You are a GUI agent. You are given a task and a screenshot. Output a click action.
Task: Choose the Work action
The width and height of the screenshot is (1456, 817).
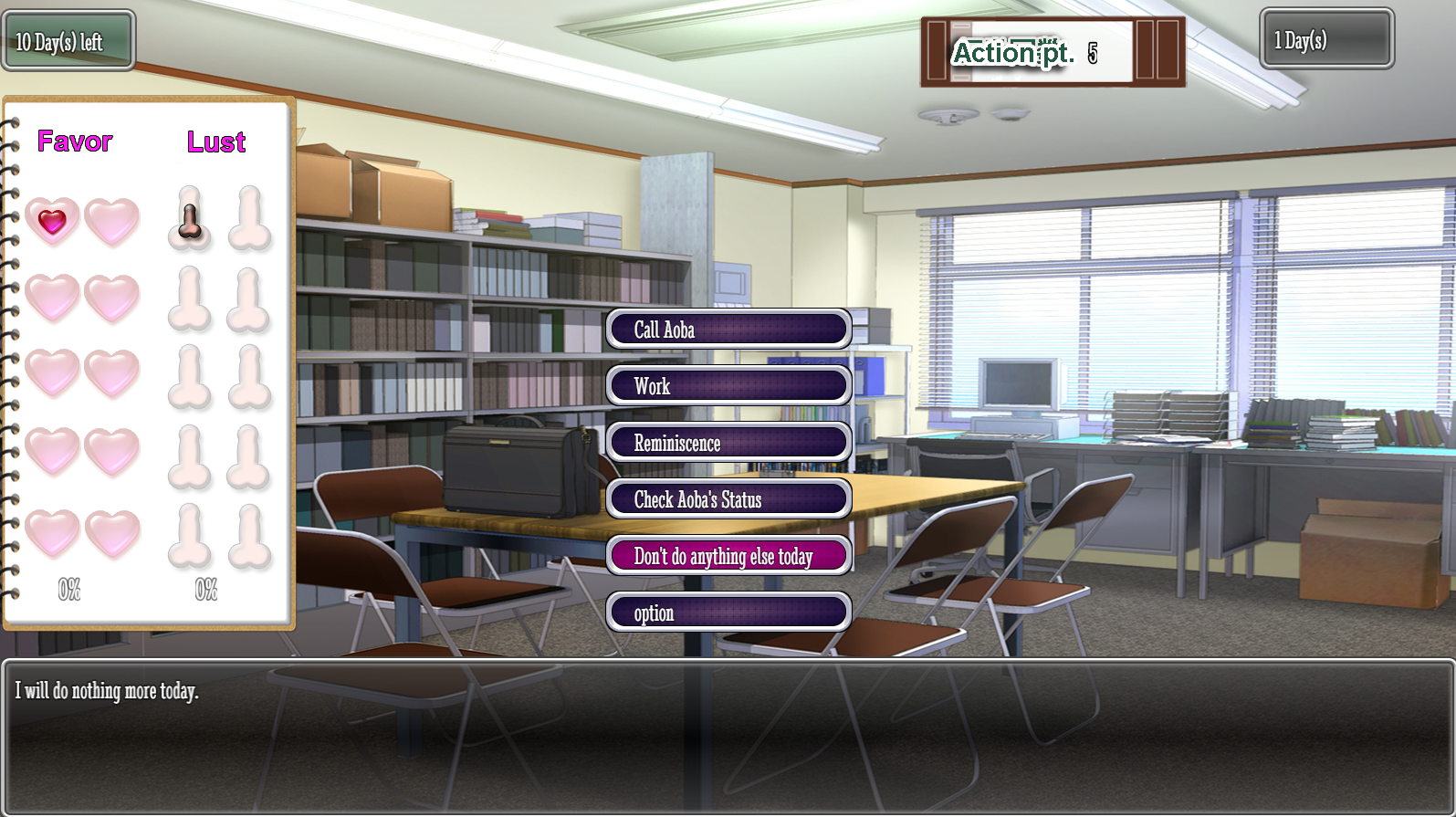coord(728,386)
